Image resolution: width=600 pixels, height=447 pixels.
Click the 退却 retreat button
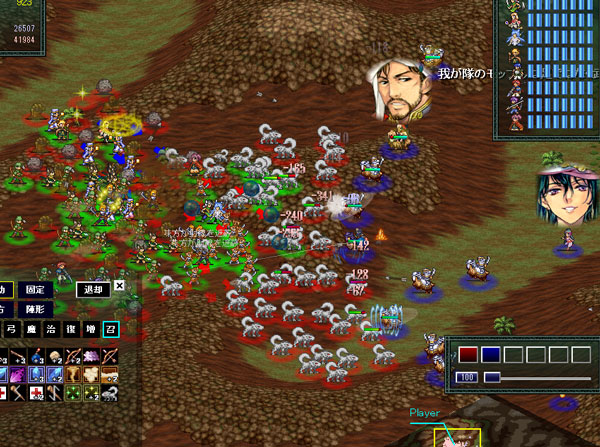[x=90, y=290]
